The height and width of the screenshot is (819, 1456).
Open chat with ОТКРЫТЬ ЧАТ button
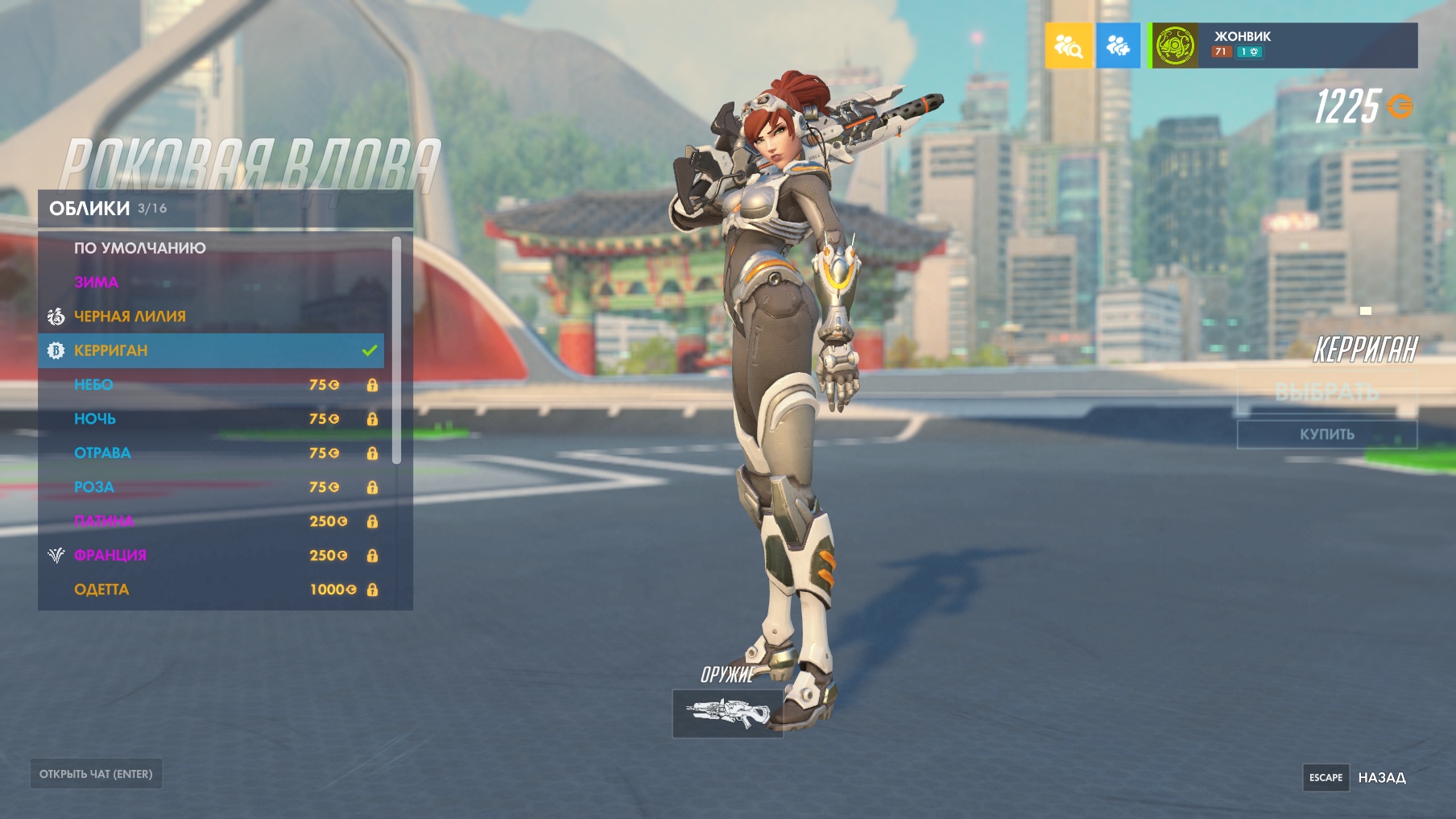[x=96, y=774]
